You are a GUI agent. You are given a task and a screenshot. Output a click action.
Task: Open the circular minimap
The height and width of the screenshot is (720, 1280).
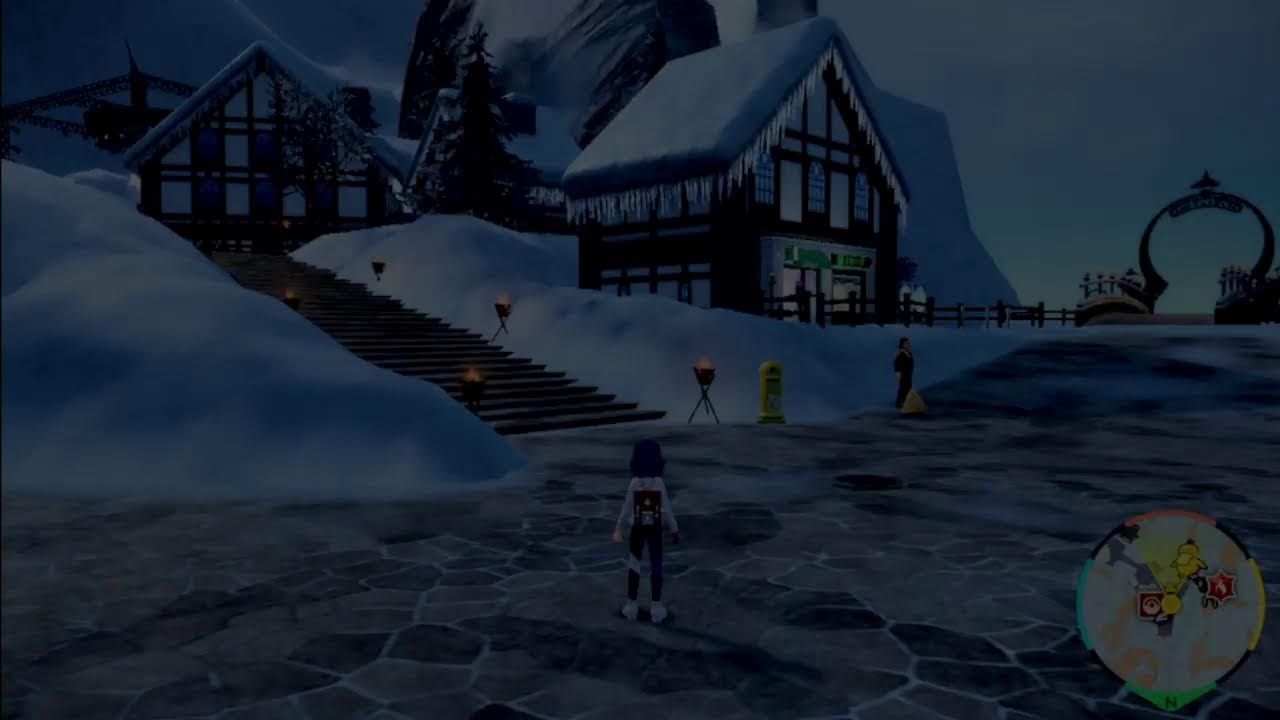click(1170, 610)
